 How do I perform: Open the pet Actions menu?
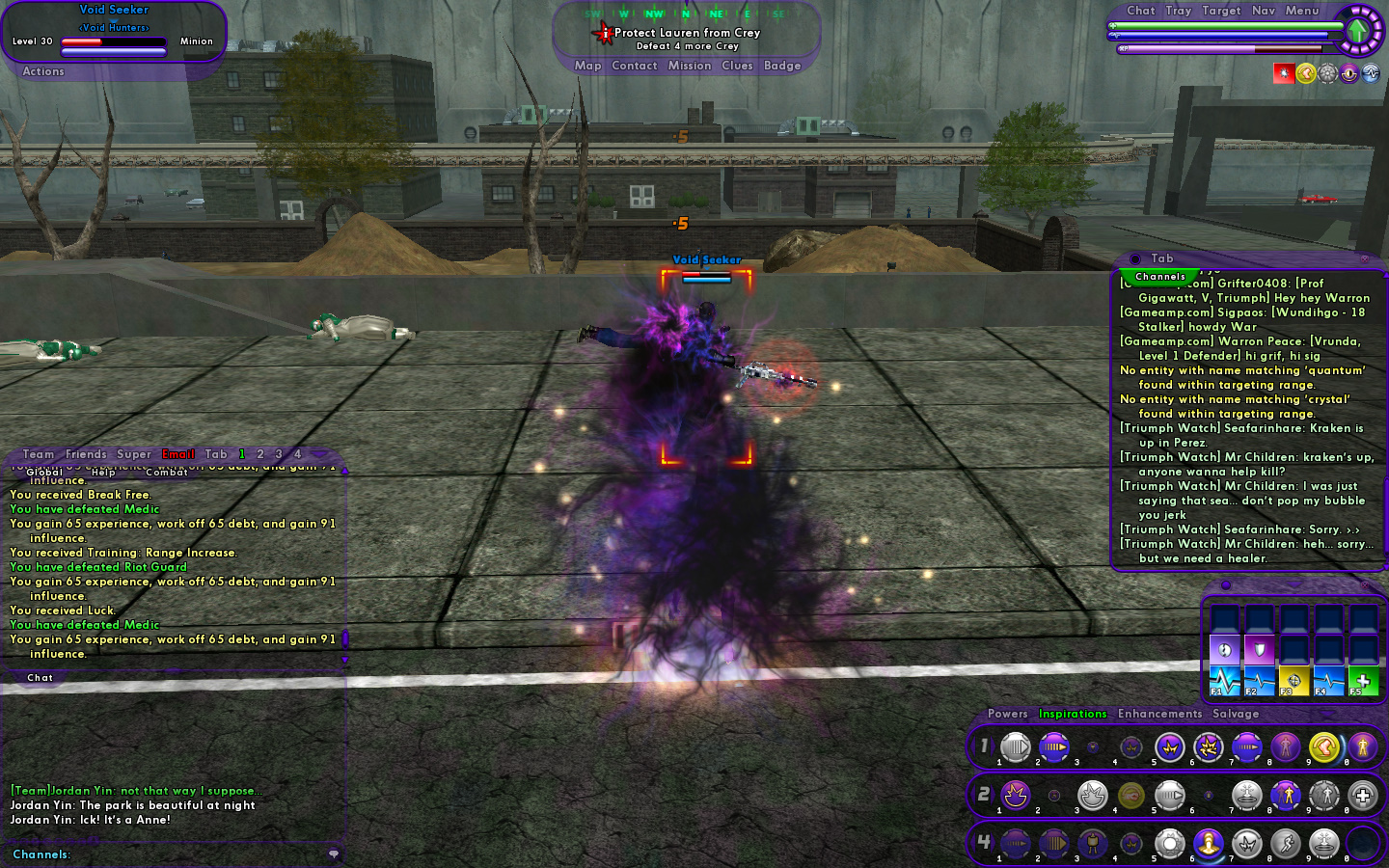(43, 71)
